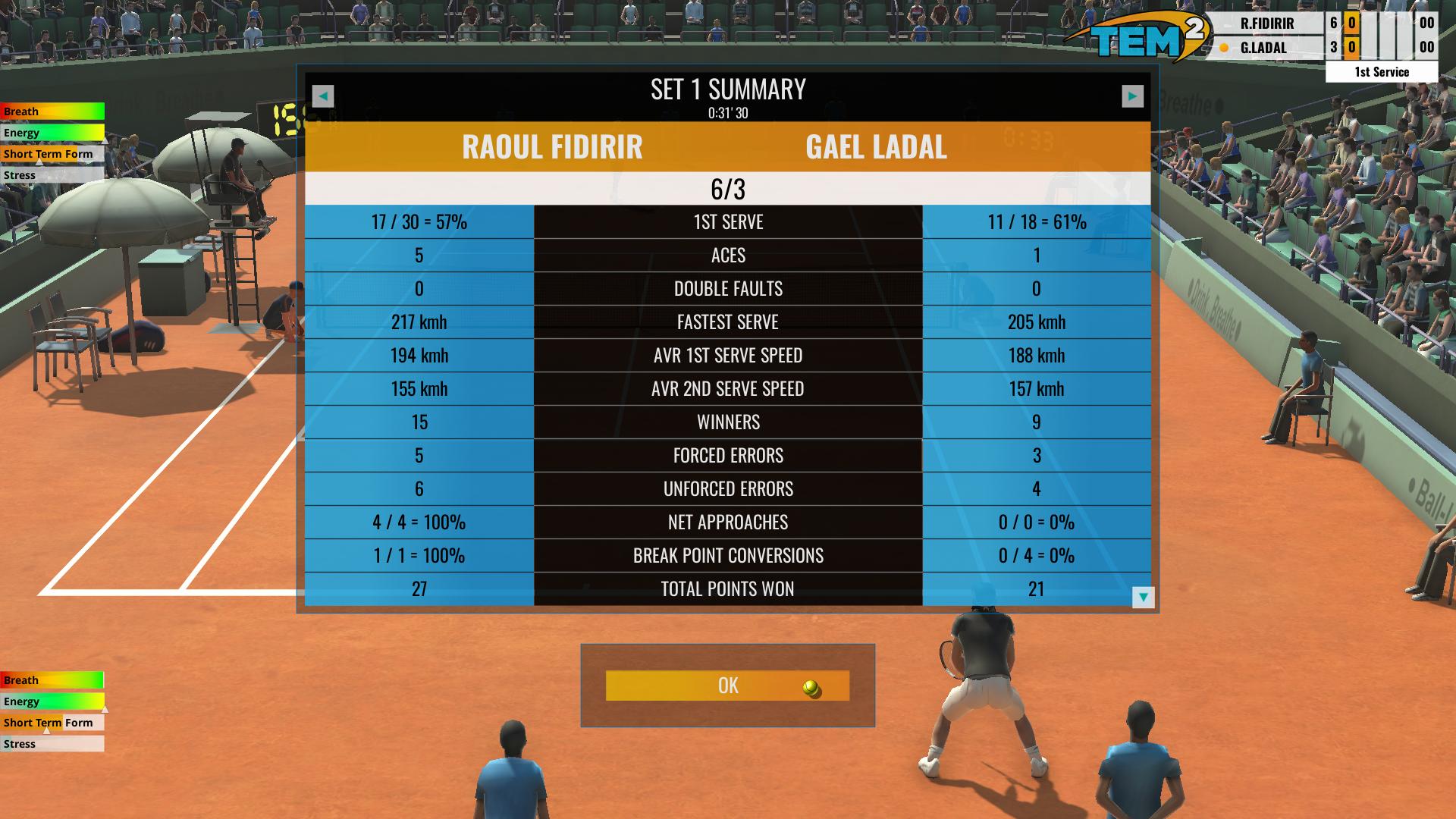The image size is (1456, 819).
Task: Toggle the 1st Service indicator box
Action: click(1381, 72)
